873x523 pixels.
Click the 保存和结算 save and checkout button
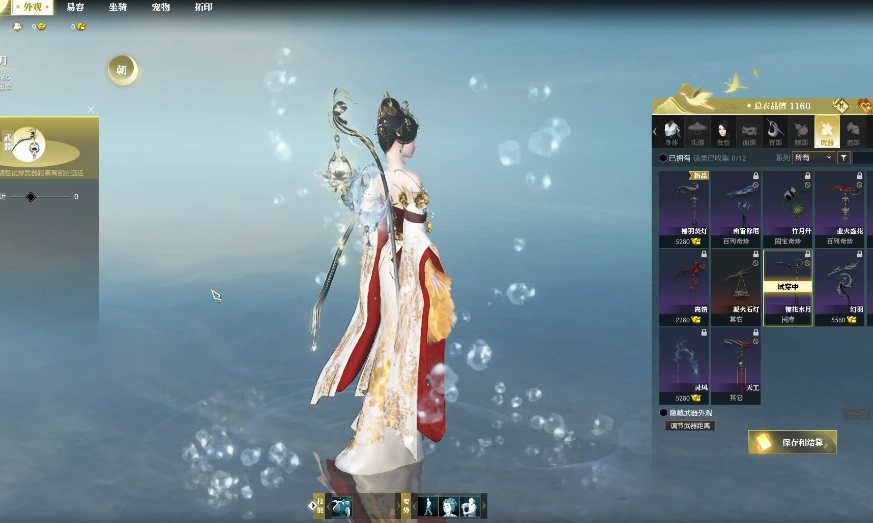(x=792, y=442)
